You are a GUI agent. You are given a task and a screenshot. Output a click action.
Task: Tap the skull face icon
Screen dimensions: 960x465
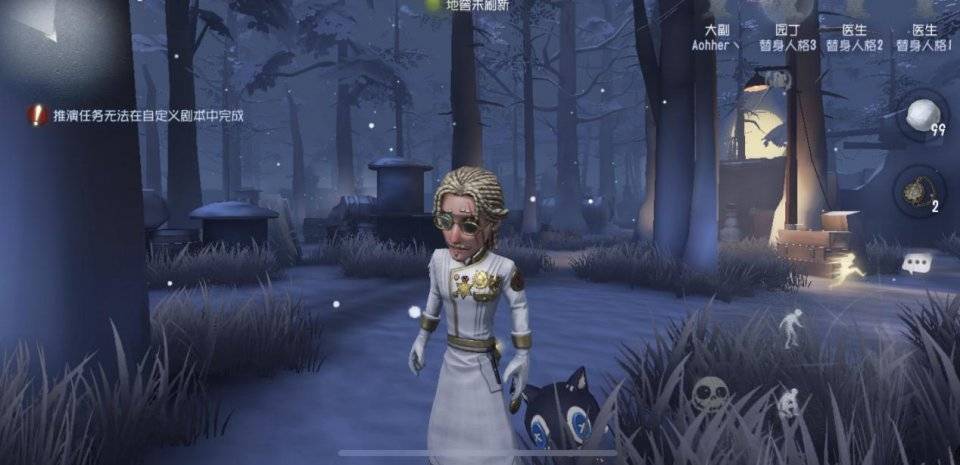710,393
